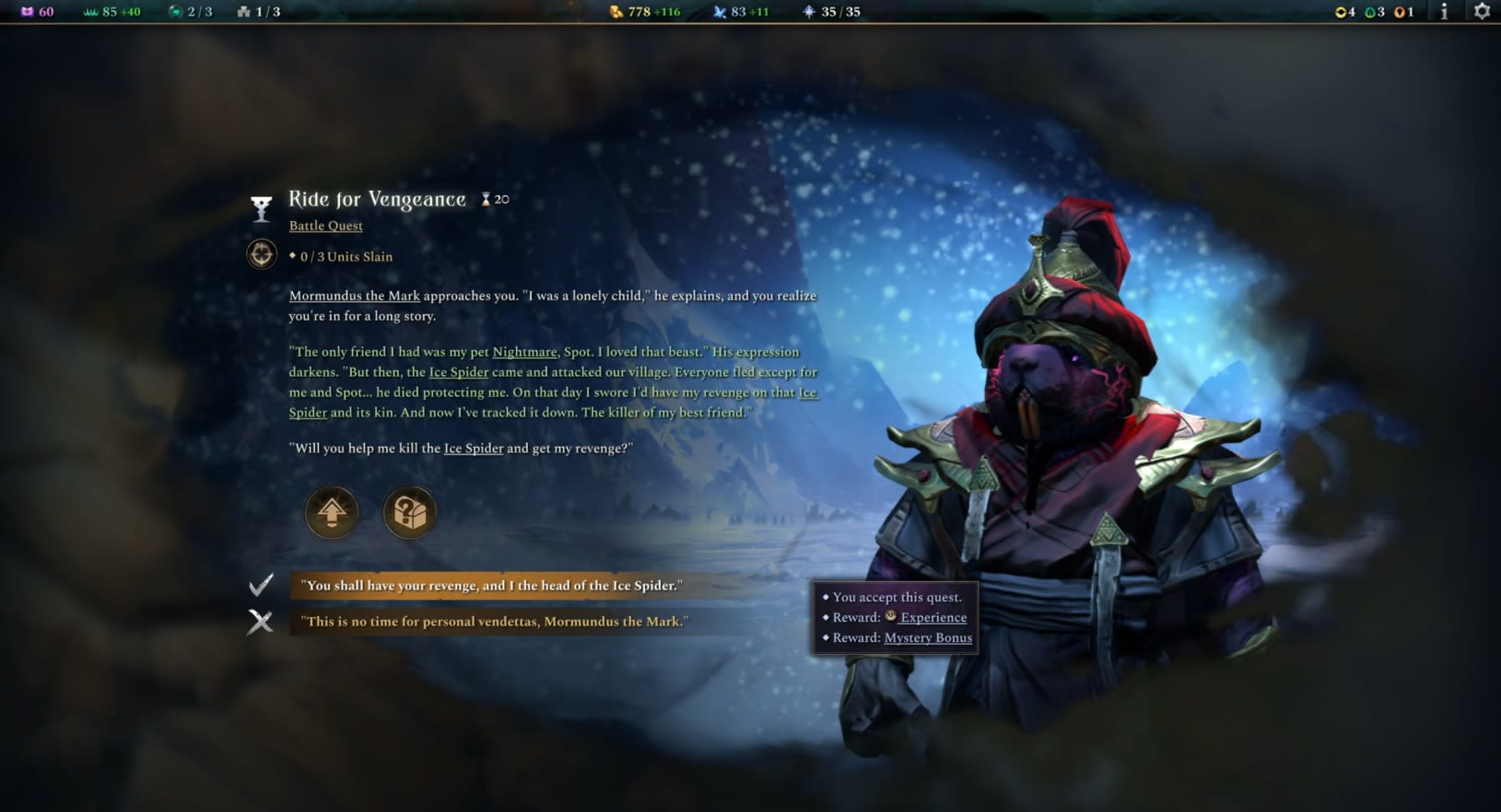Open the Battle Quest link
Viewport: 1501px width, 812px height.
[x=326, y=225]
